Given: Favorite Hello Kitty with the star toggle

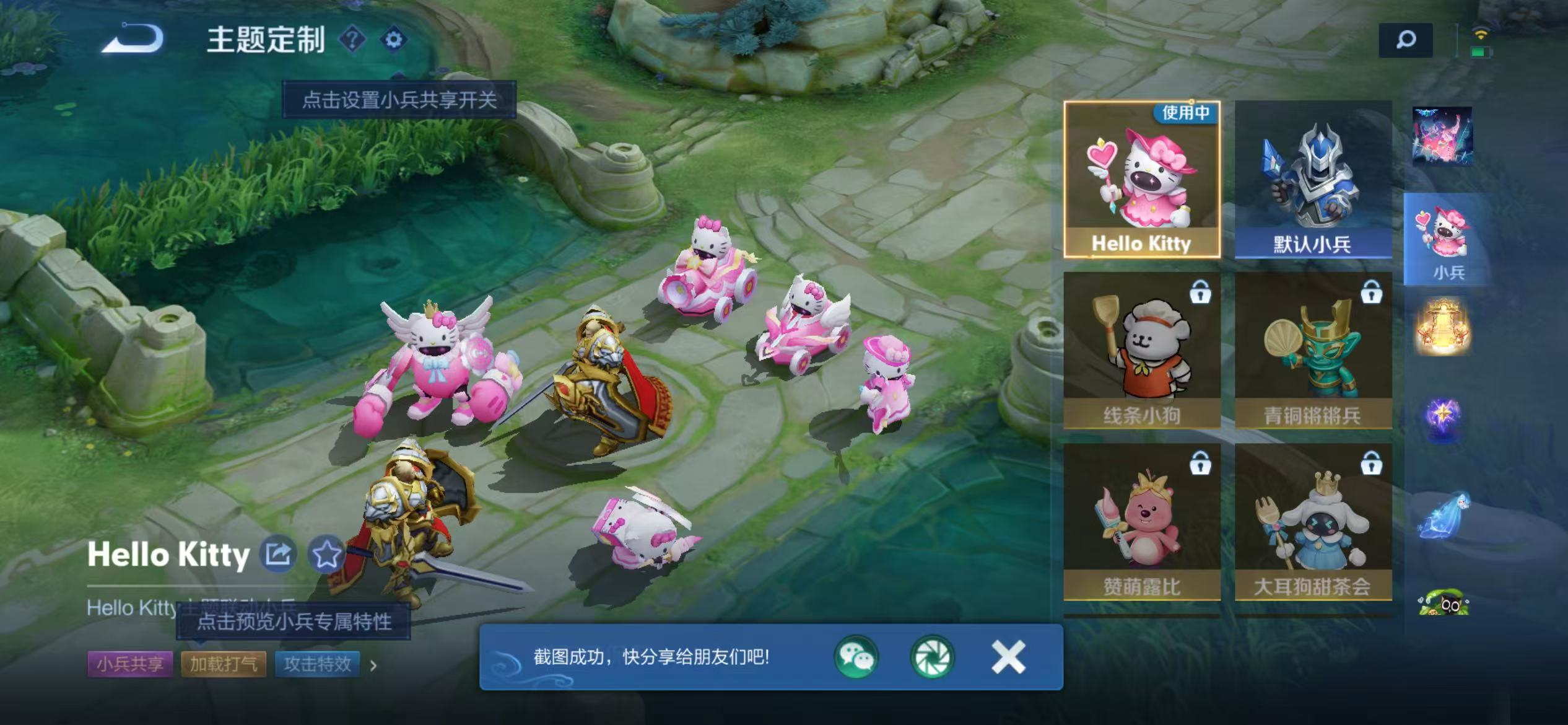Looking at the screenshot, I should (x=326, y=553).
